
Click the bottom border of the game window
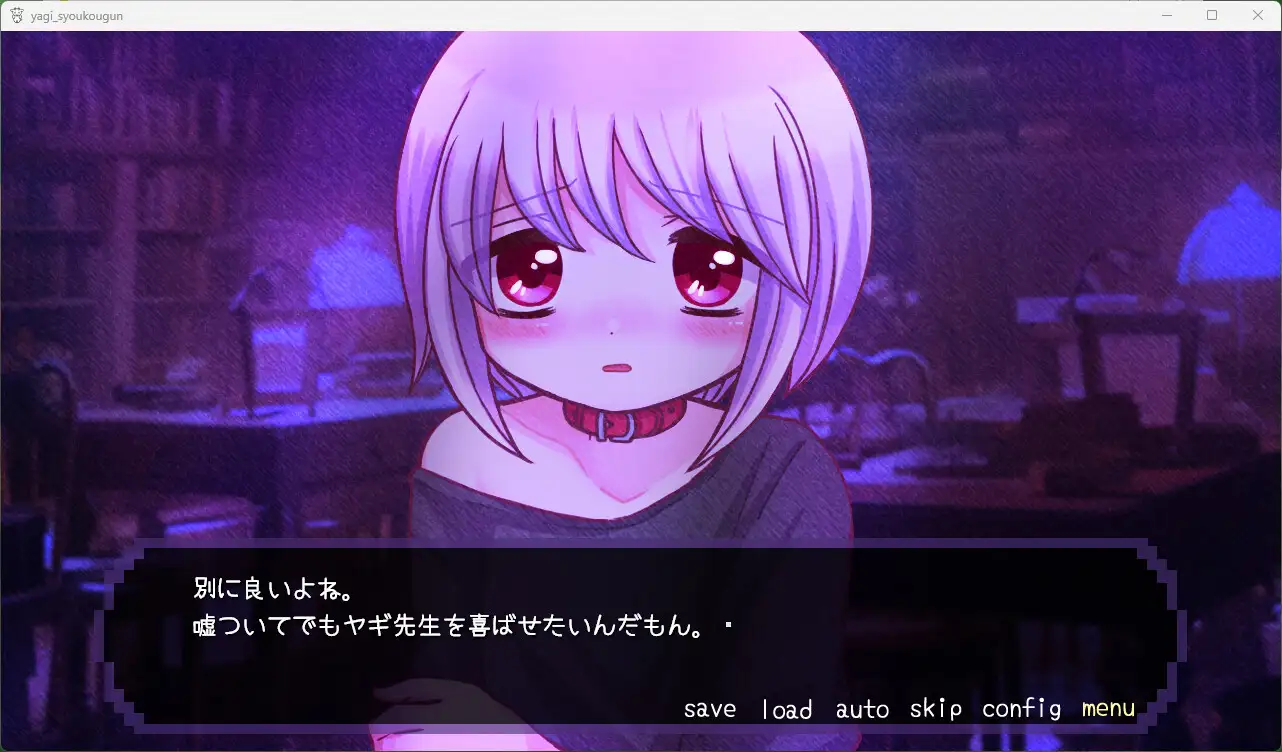point(640,748)
